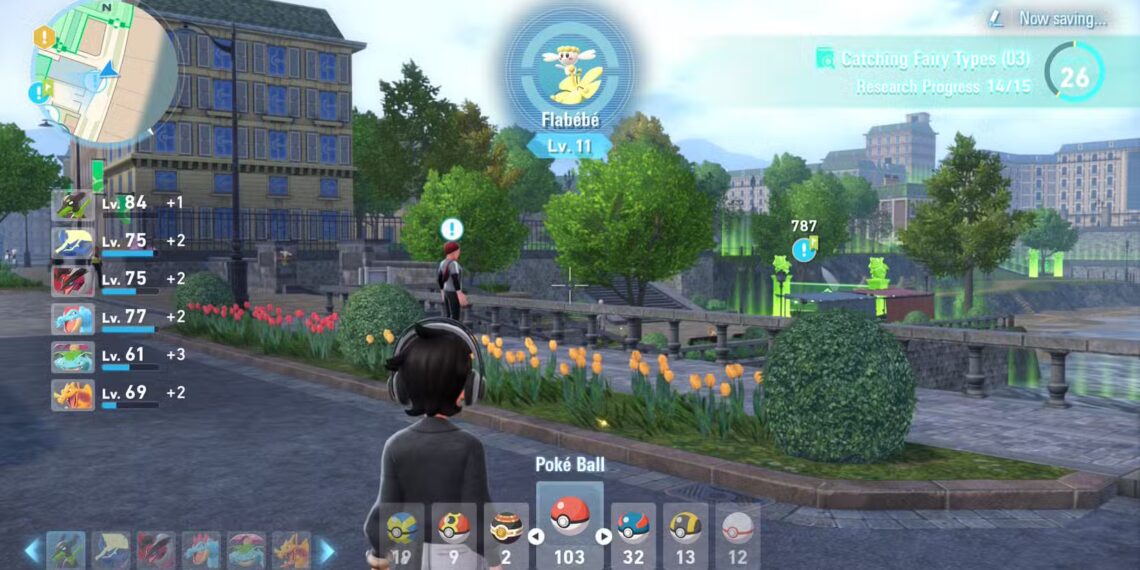Cycle to the next ball with white right arrow

pyautogui.click(x=603, y=537)
